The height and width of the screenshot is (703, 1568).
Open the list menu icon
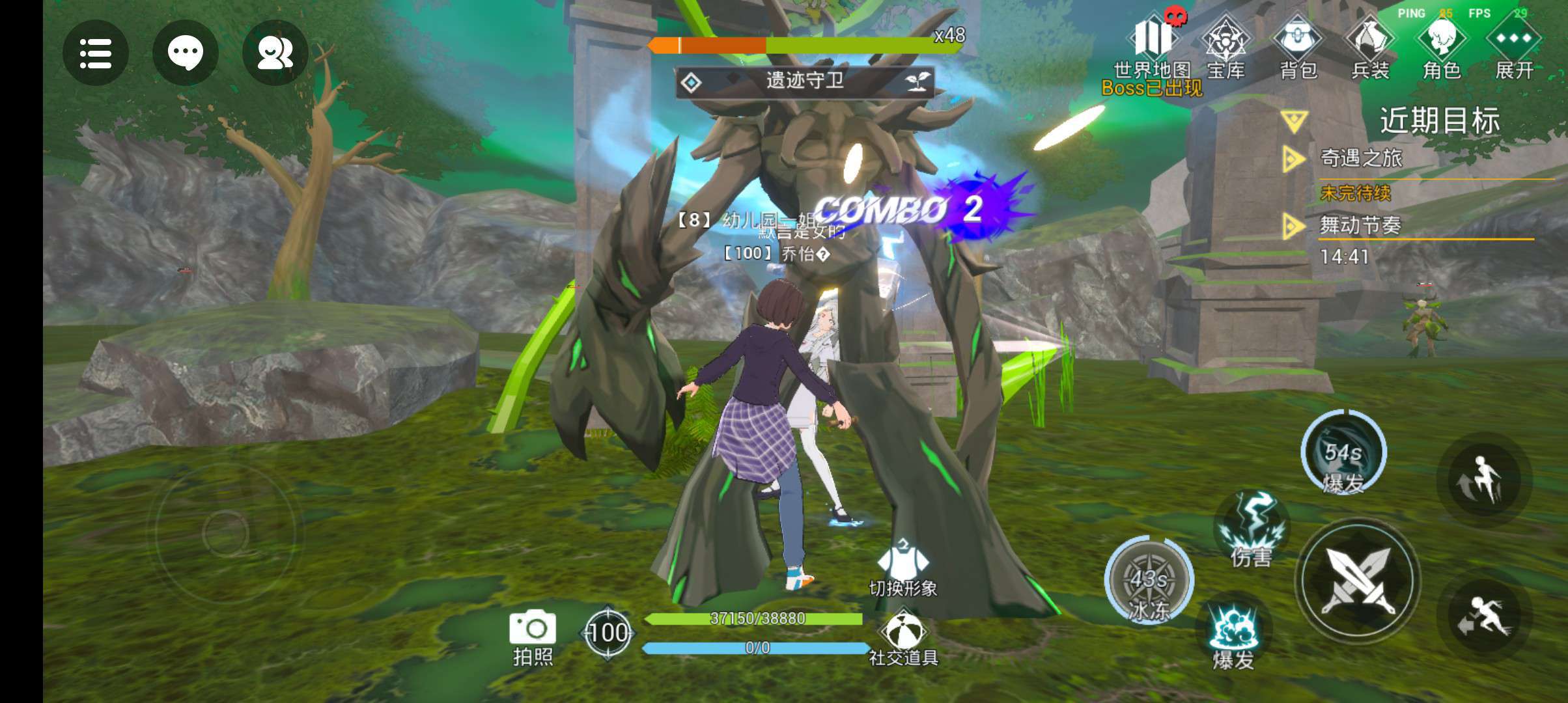click(x=96, y=53)
